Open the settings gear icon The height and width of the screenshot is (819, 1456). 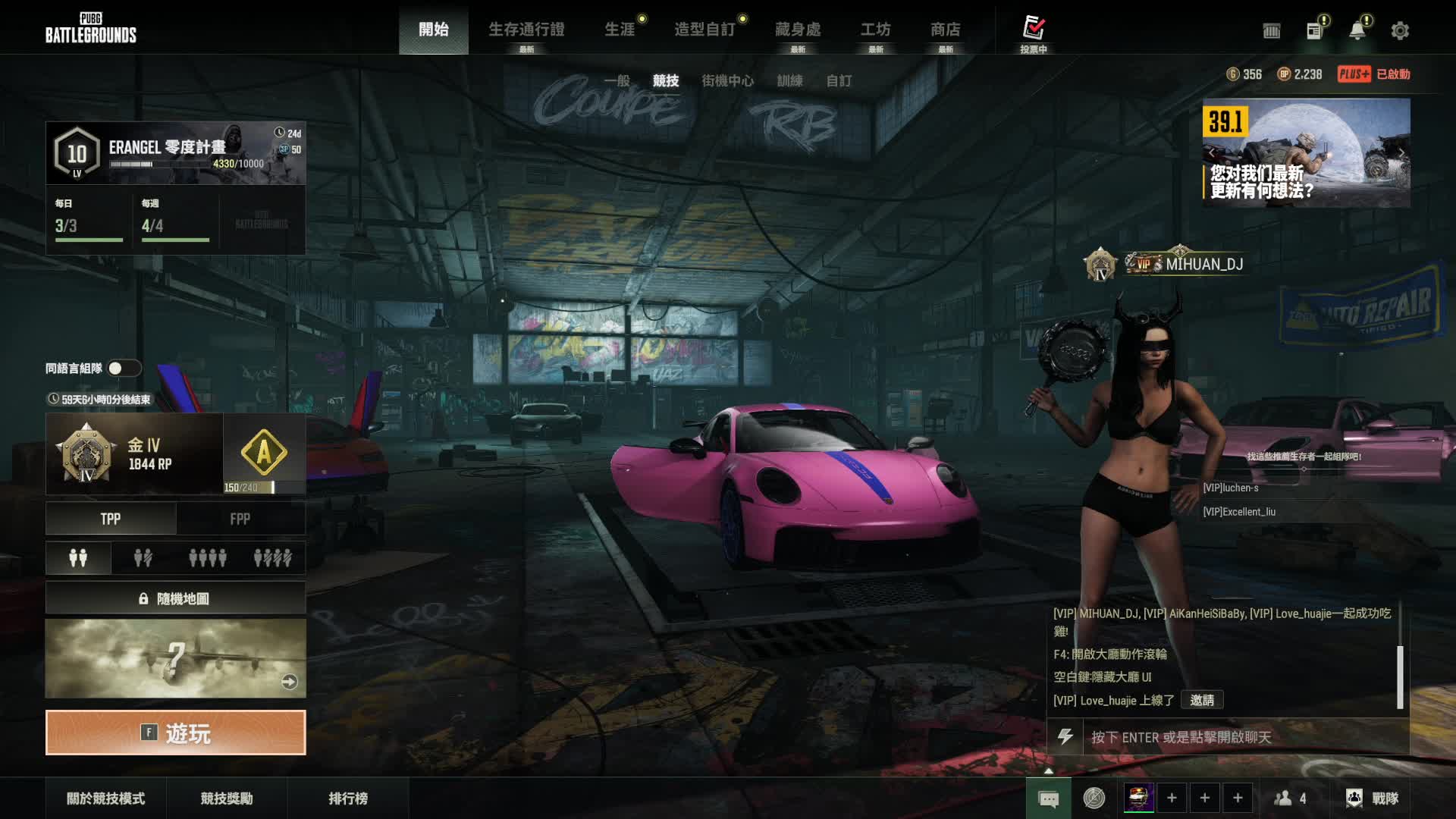[x=1400, y=31]
